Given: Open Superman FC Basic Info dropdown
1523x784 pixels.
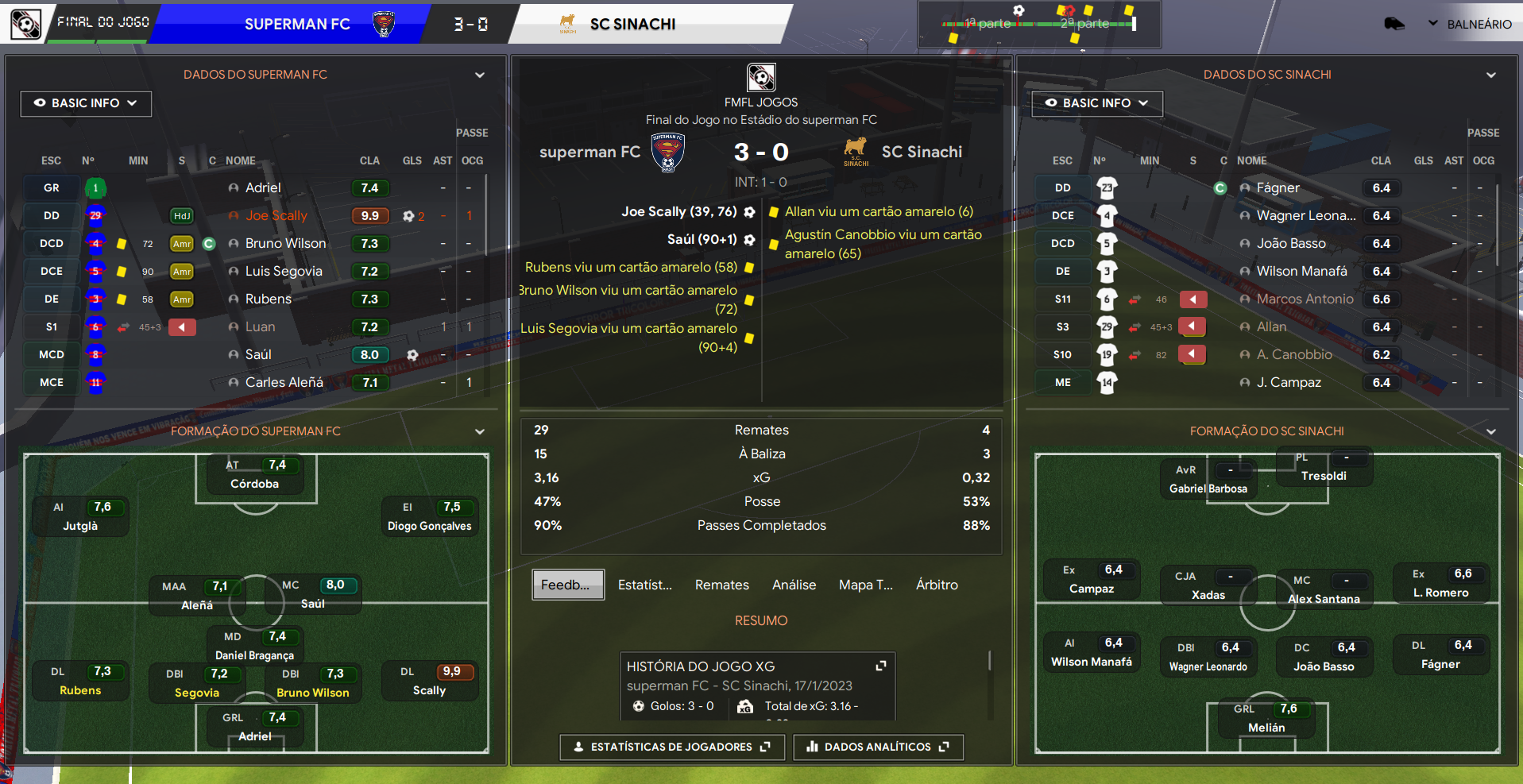Looking at the screenshot, I should [86, 103].
